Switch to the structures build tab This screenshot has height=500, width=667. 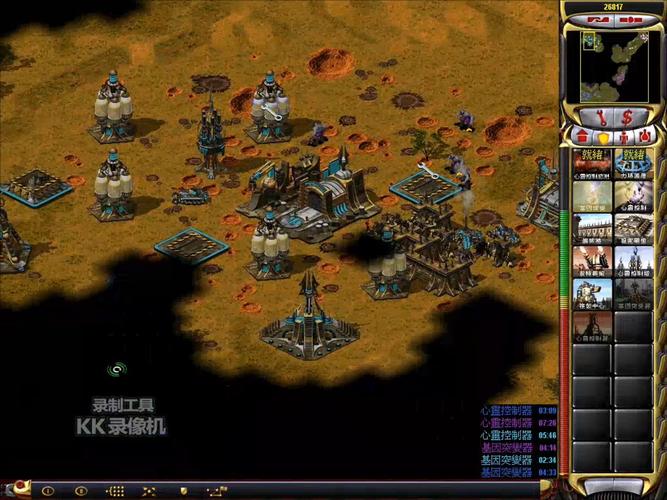[584, 136]
